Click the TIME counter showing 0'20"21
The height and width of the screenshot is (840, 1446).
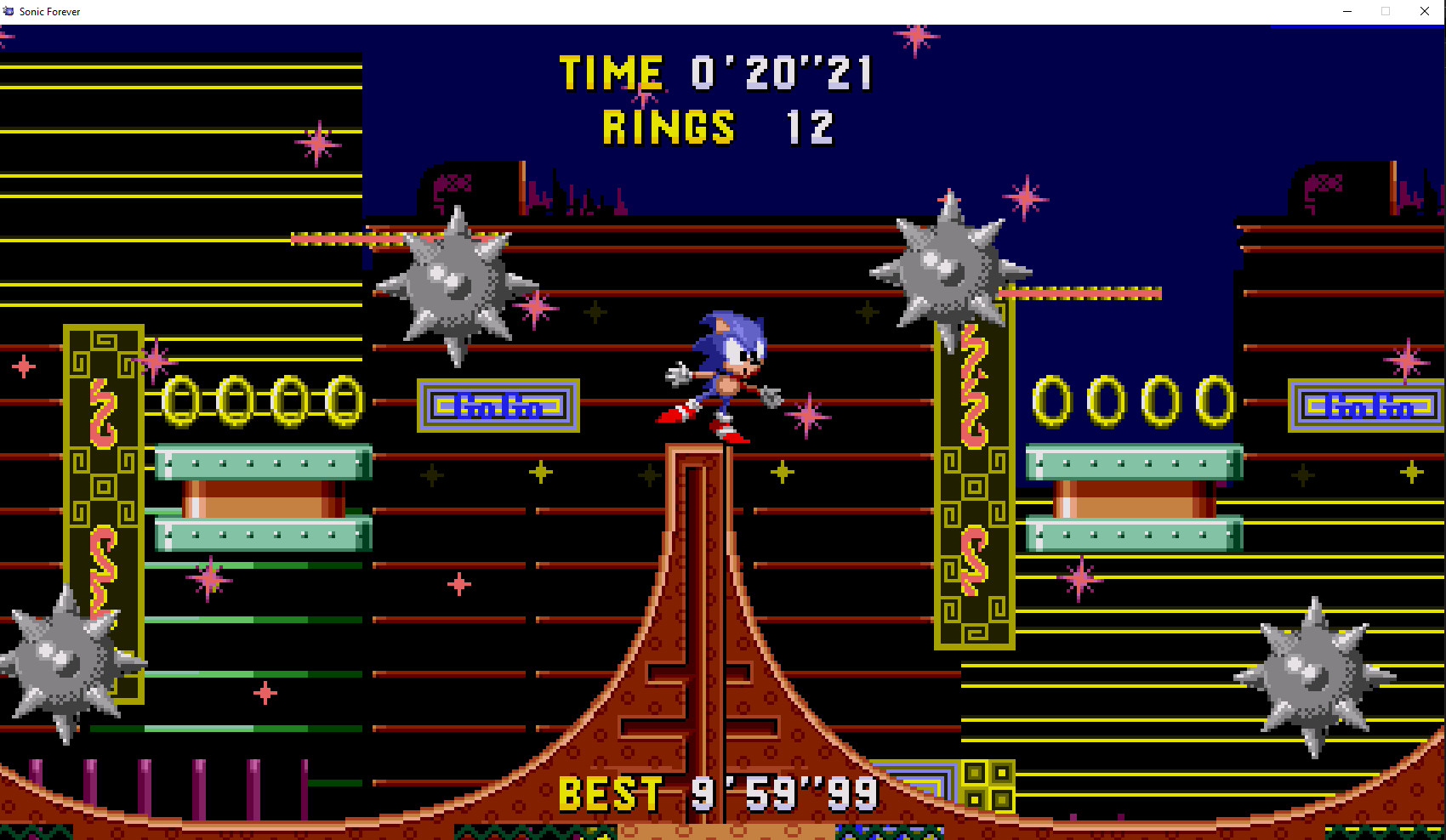(714, 71)
